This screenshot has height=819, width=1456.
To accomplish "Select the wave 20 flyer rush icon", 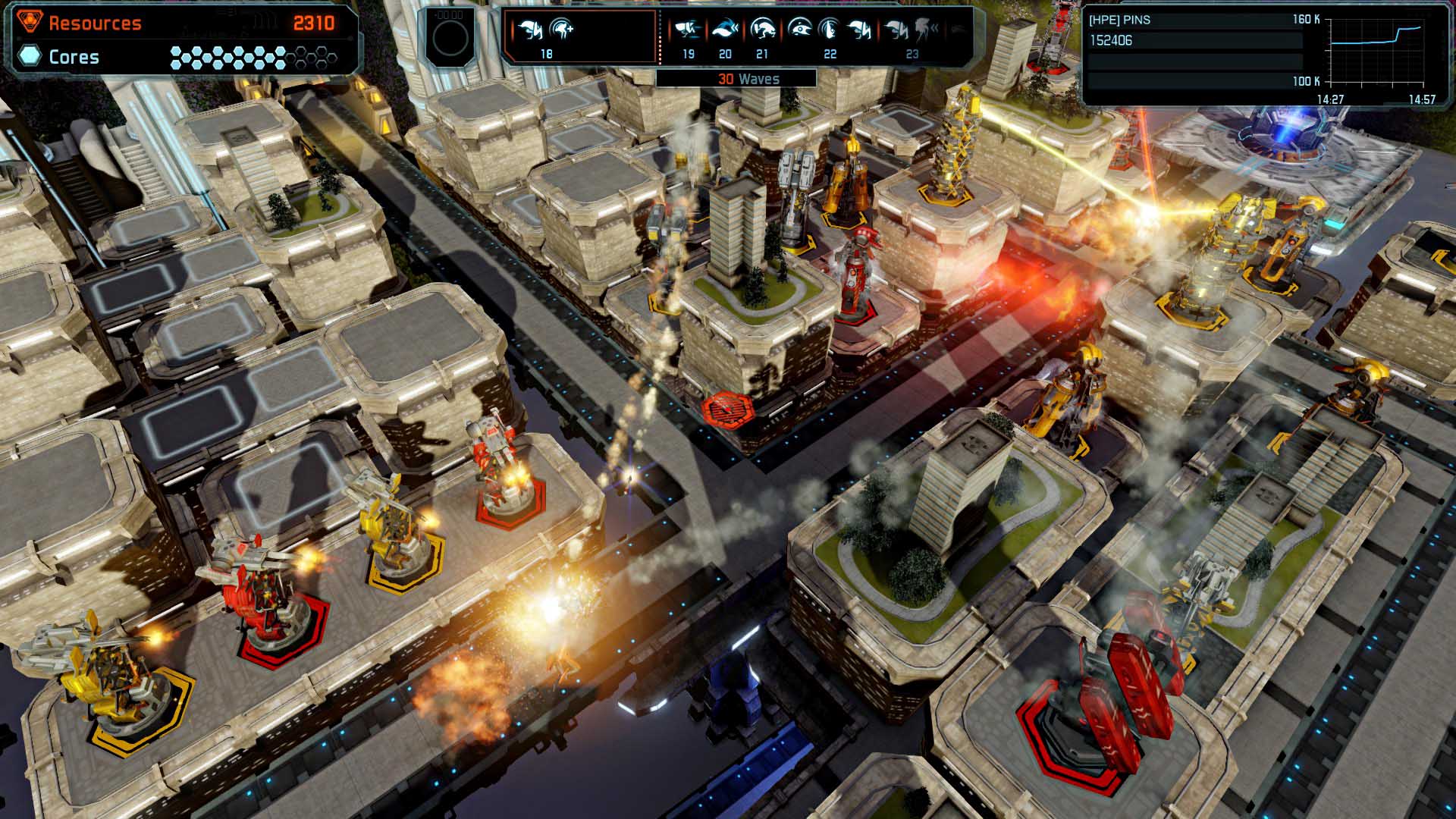I will 724,30.
